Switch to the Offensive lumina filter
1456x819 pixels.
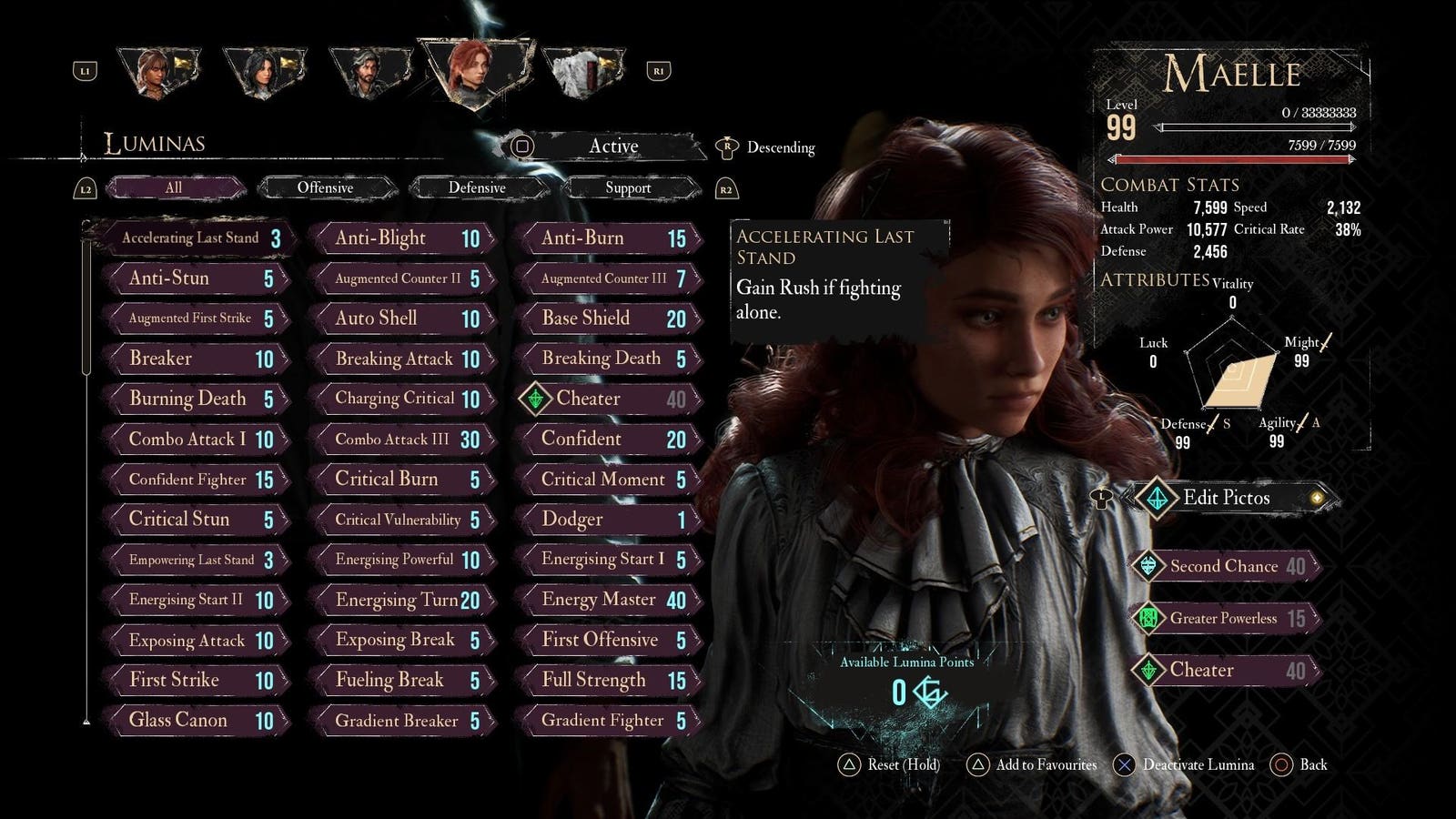[326, 188]
